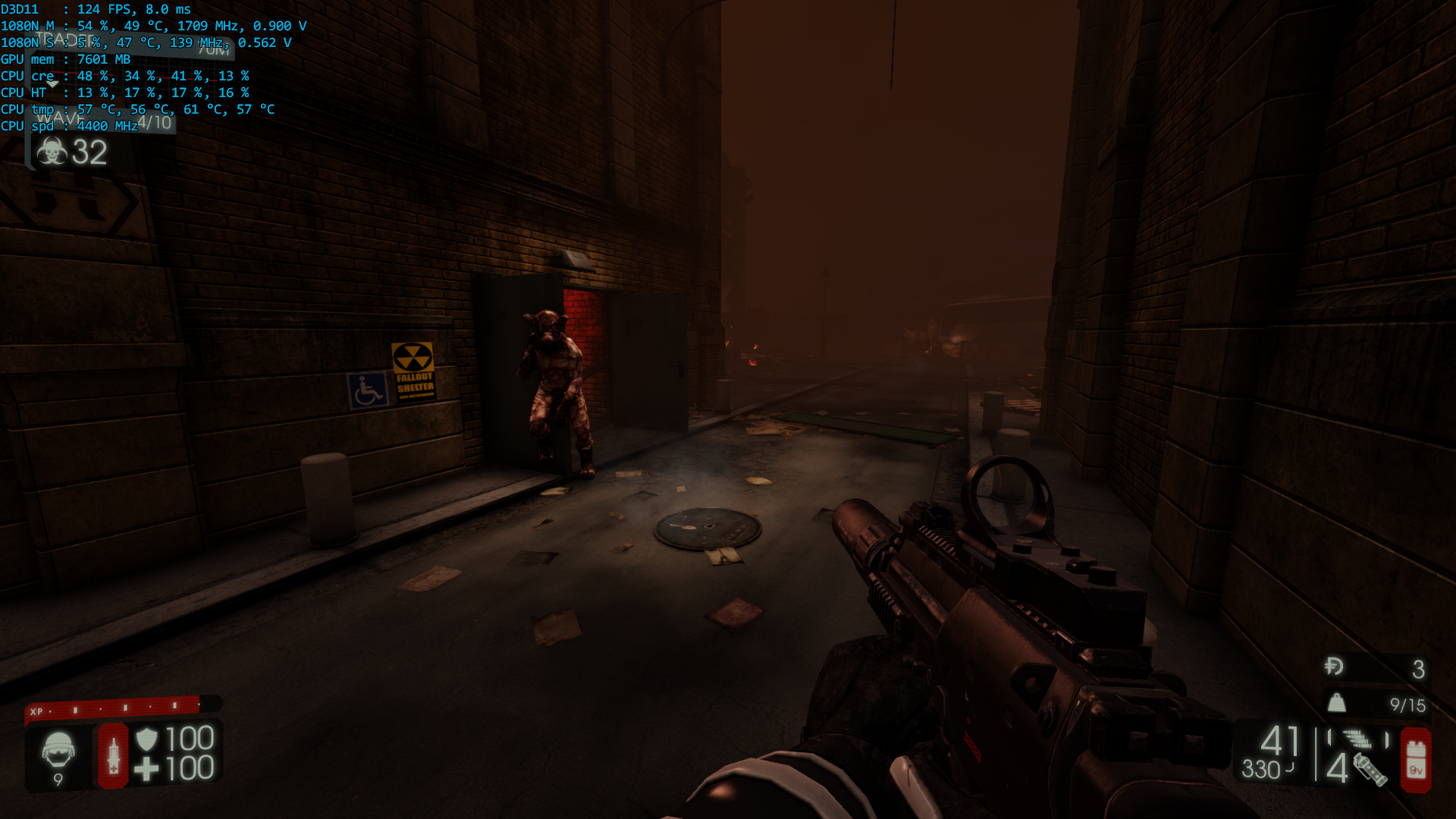Toggle the 9v flashlight battery icon
This screenshot has width=1456, height=819.
click(1415, 760)
